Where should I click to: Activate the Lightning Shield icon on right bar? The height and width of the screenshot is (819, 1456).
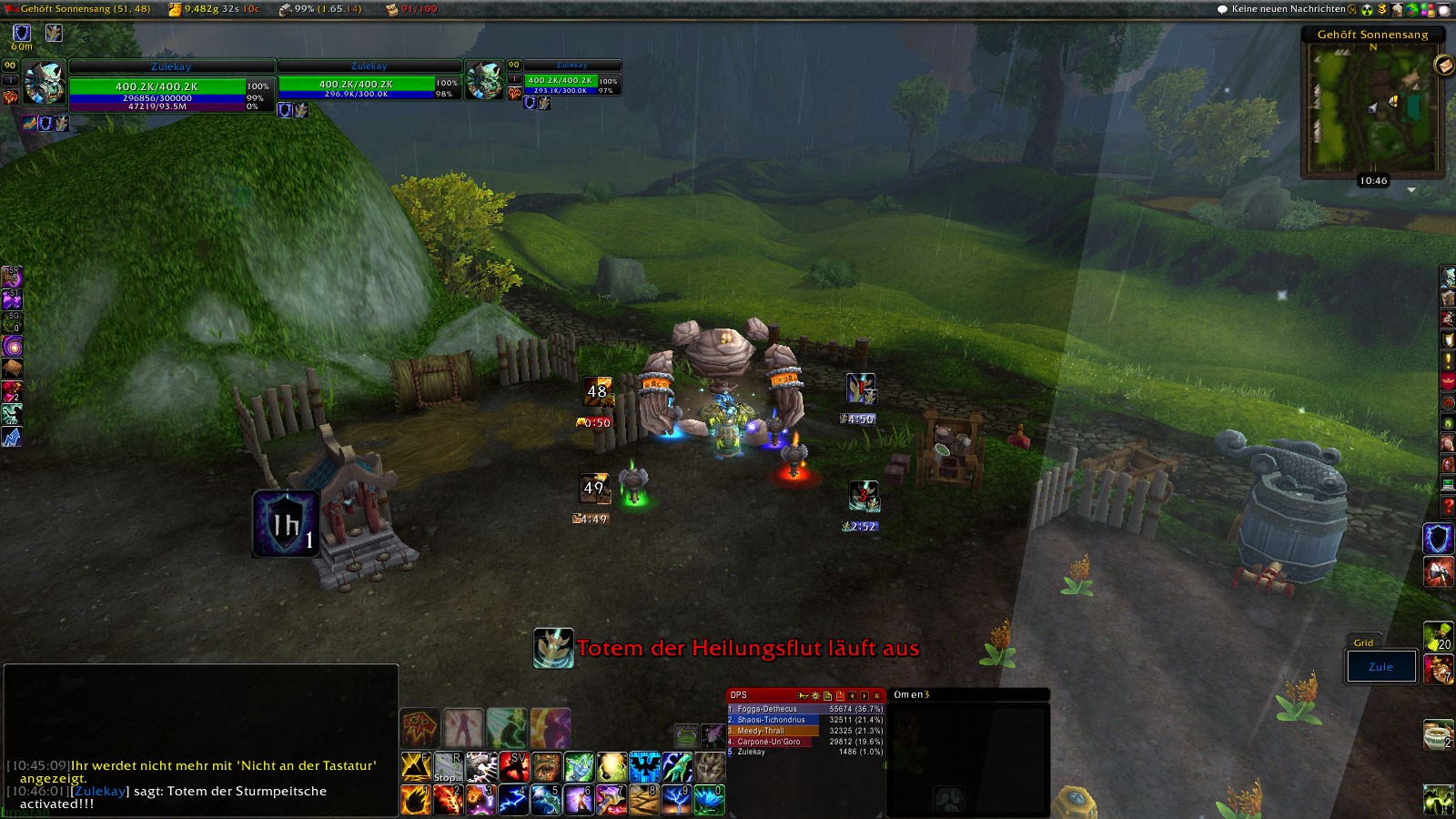[x=1438, y=538]
